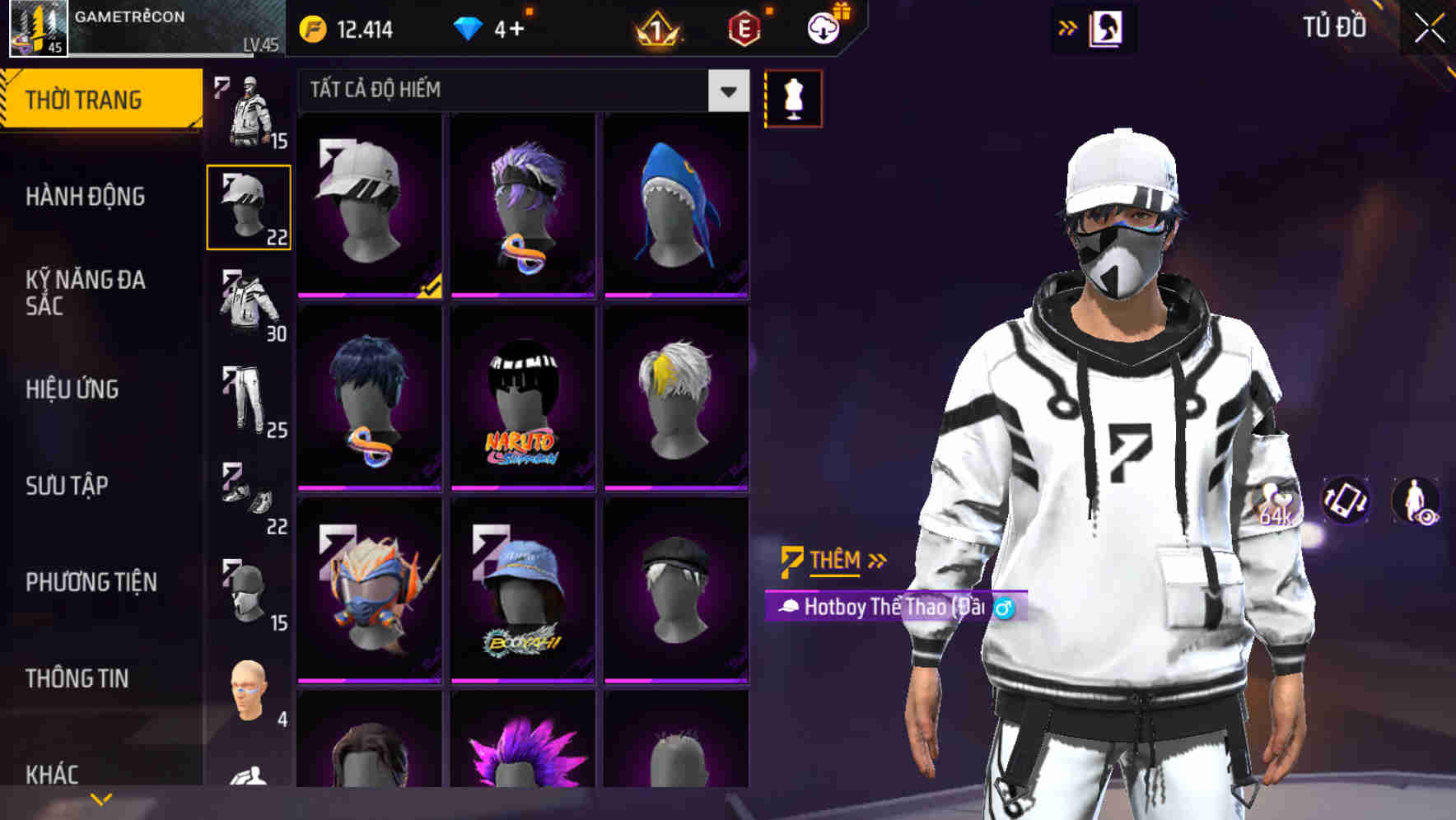
Task: Select the blue shark hat thumbnail
Action: (x=677, y=206)
